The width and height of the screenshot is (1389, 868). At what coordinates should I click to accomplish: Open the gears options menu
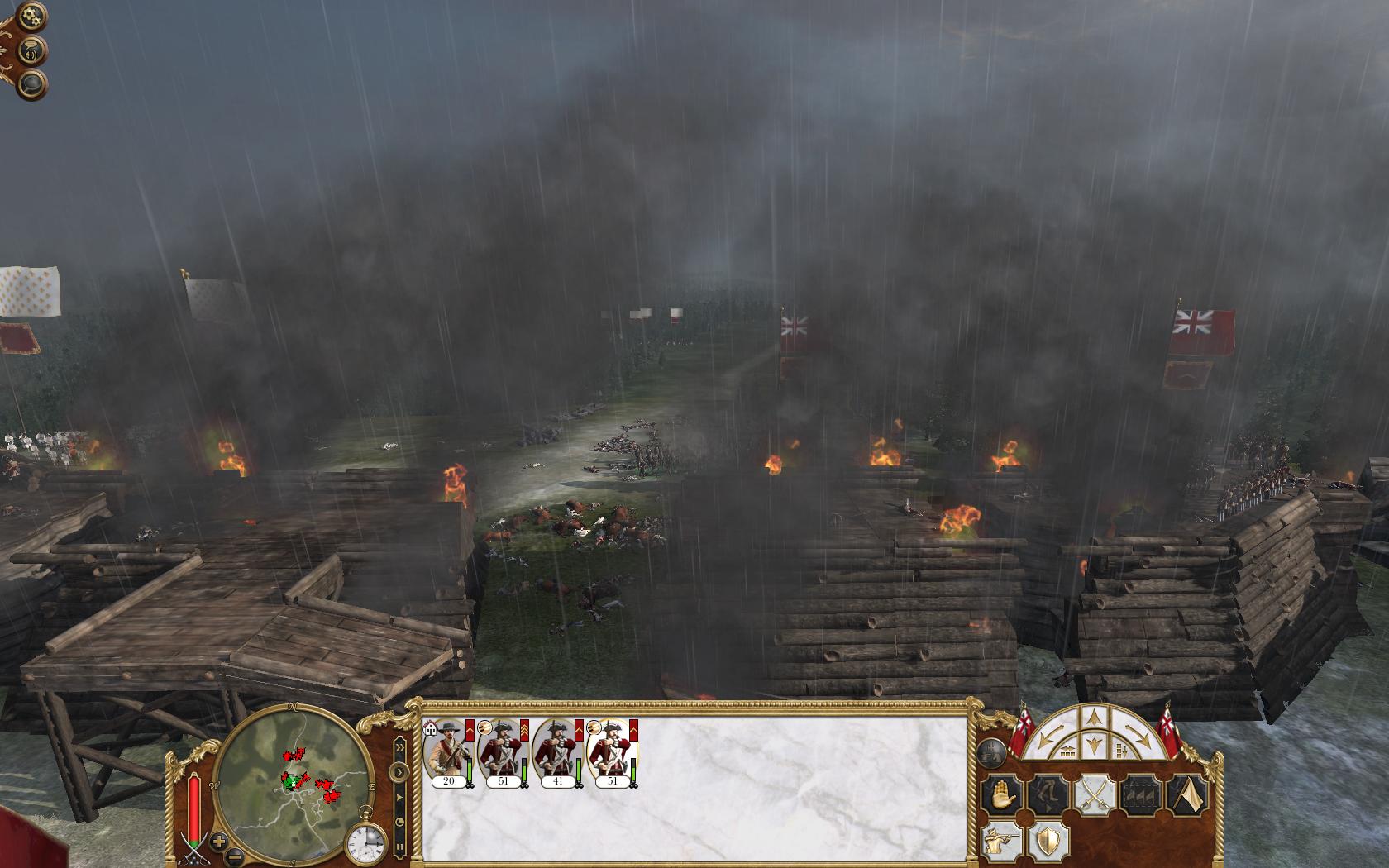pyautogui.click(x=32, y=16)
